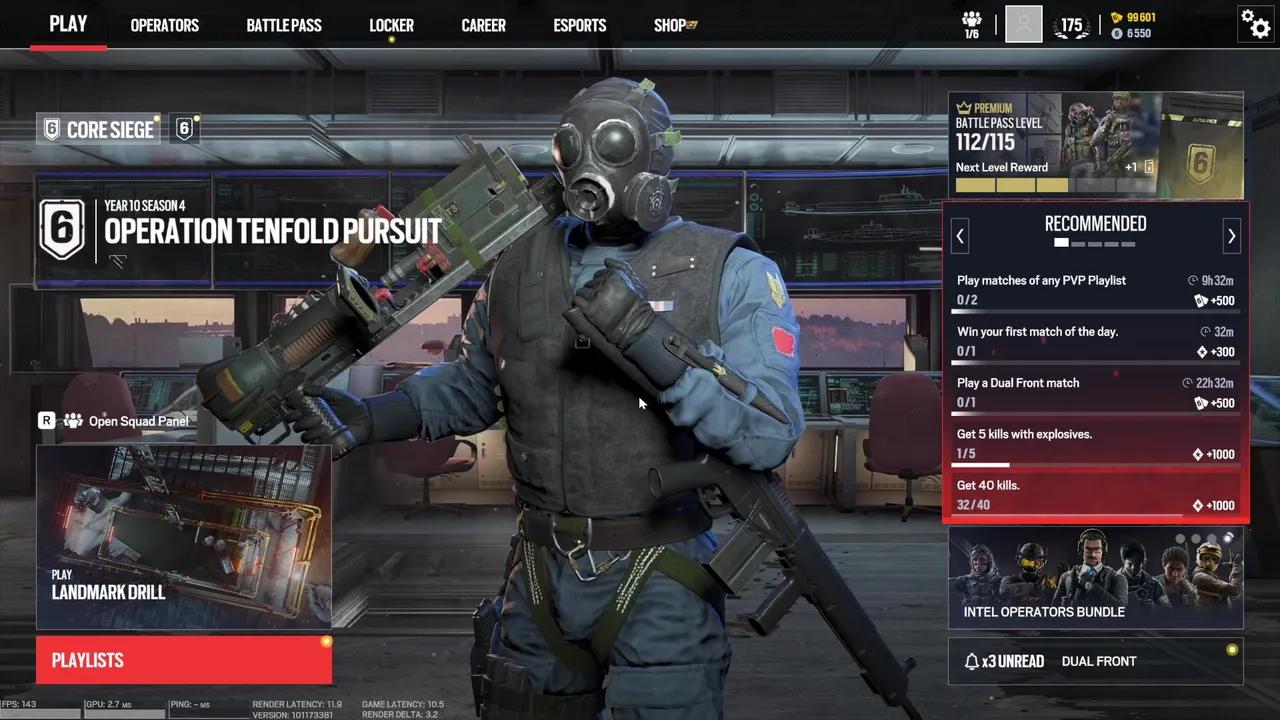Screen dimensions: 1280x720
Task: Click the secondary playlist shield toggle beside Core Siege
Action: pyautogui.click(x=184, y=128)
